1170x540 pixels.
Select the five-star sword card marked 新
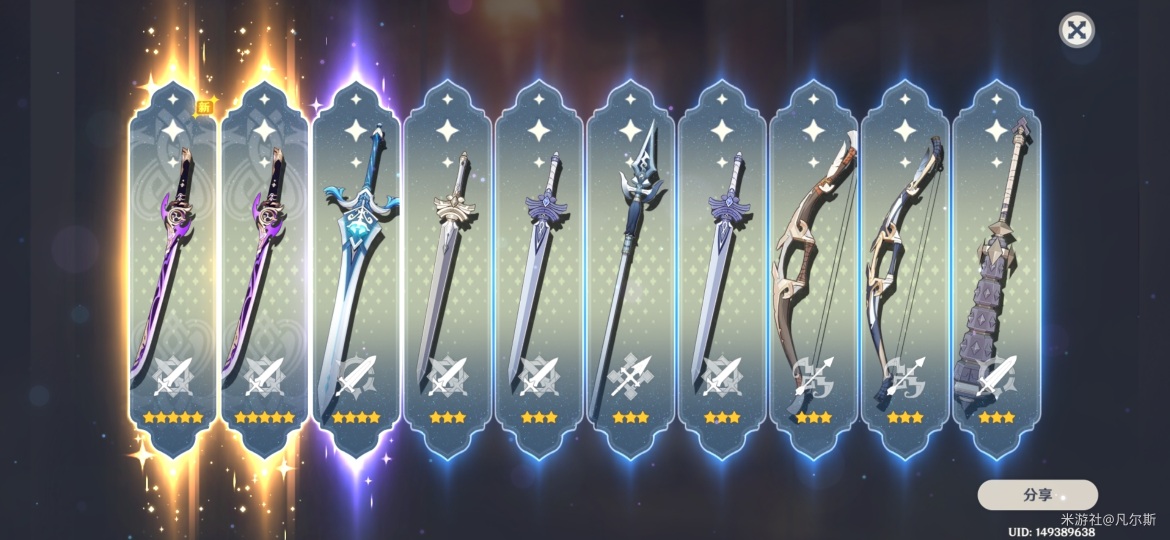pyautogui.click(x=172, y=270)
